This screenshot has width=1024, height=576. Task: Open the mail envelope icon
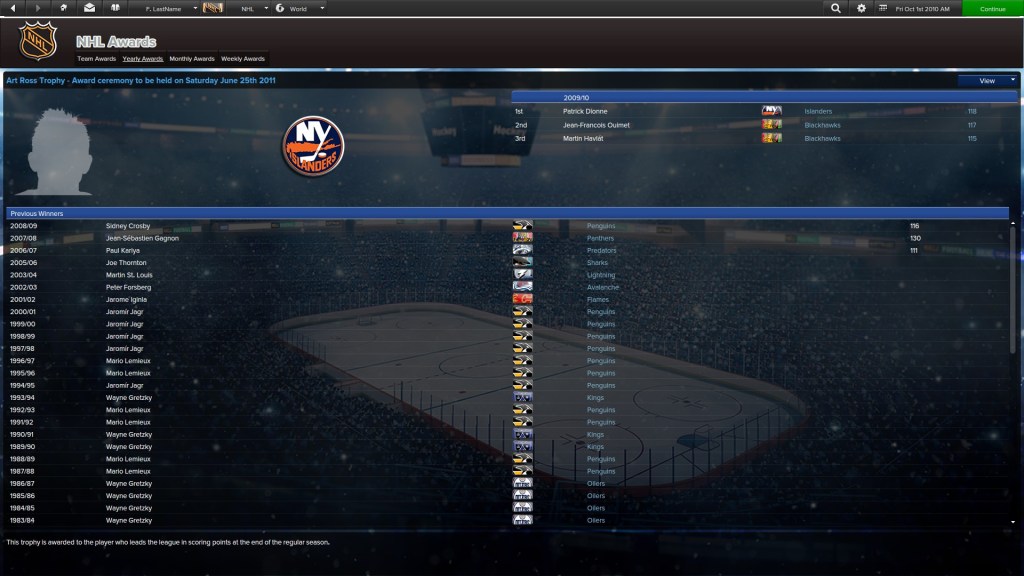click(89, 8)
